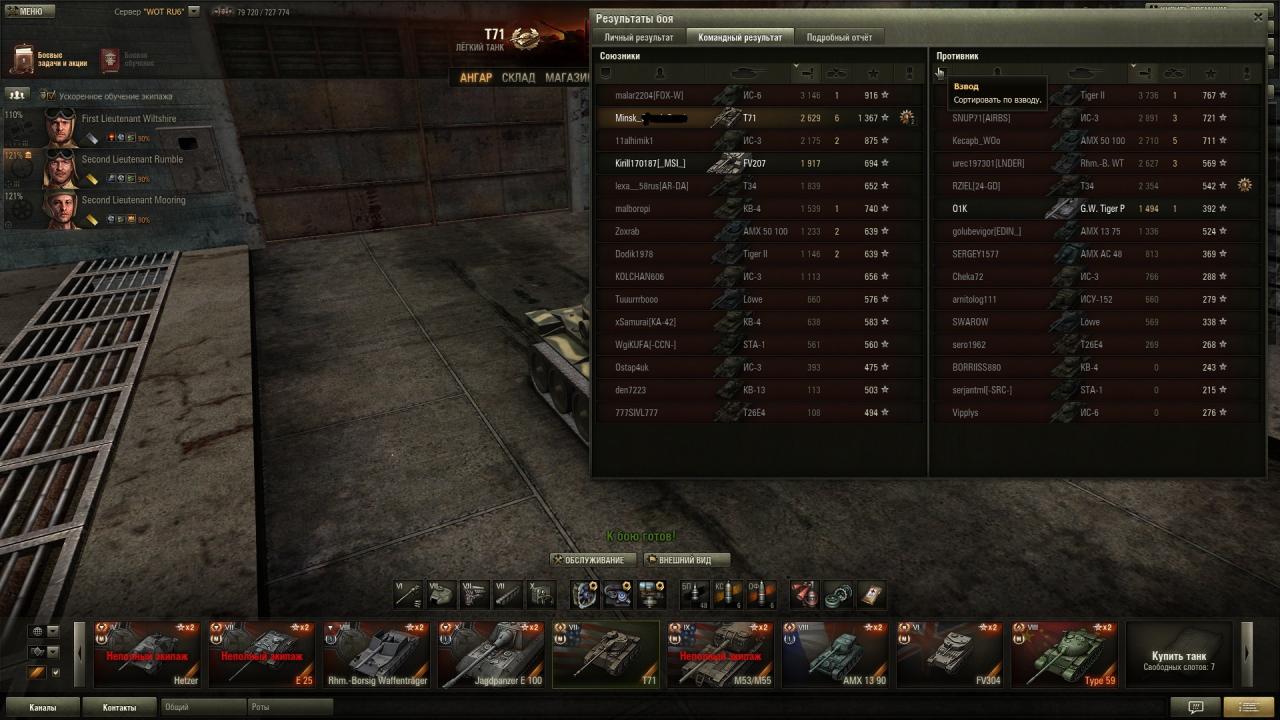The height and width of the screenshot is (720, 1280).
Task: Select the AMX 13 90 tank
Action: (834, 655)
